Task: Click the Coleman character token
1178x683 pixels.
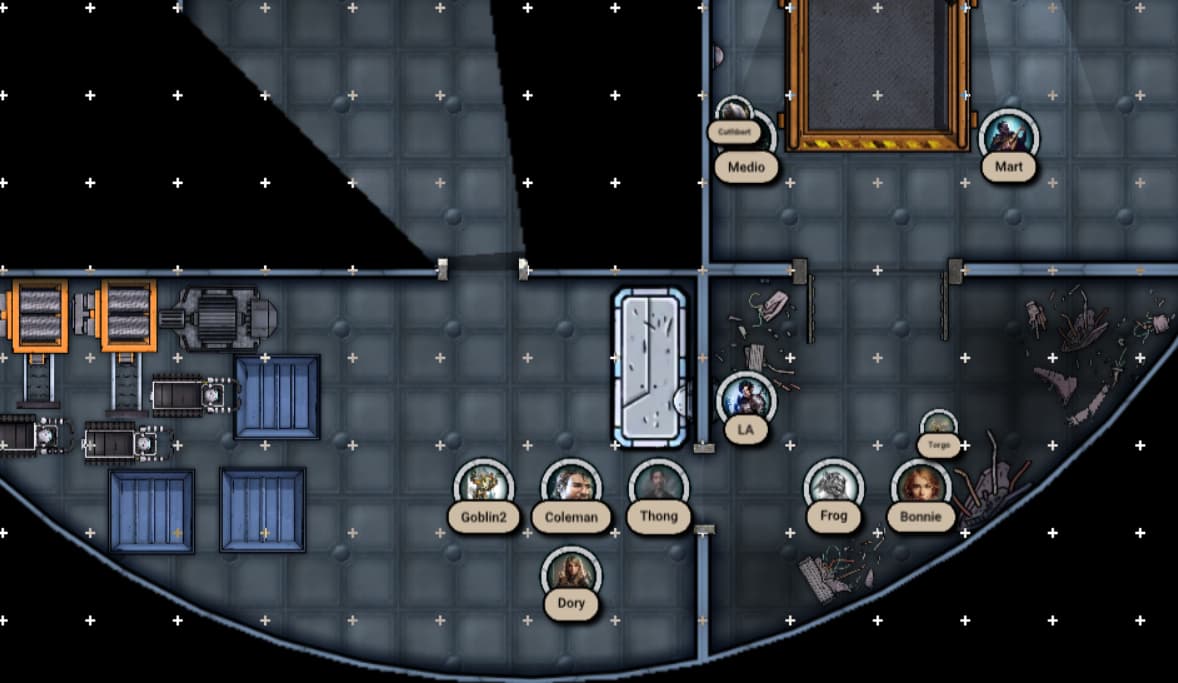Action: (571, 488)
